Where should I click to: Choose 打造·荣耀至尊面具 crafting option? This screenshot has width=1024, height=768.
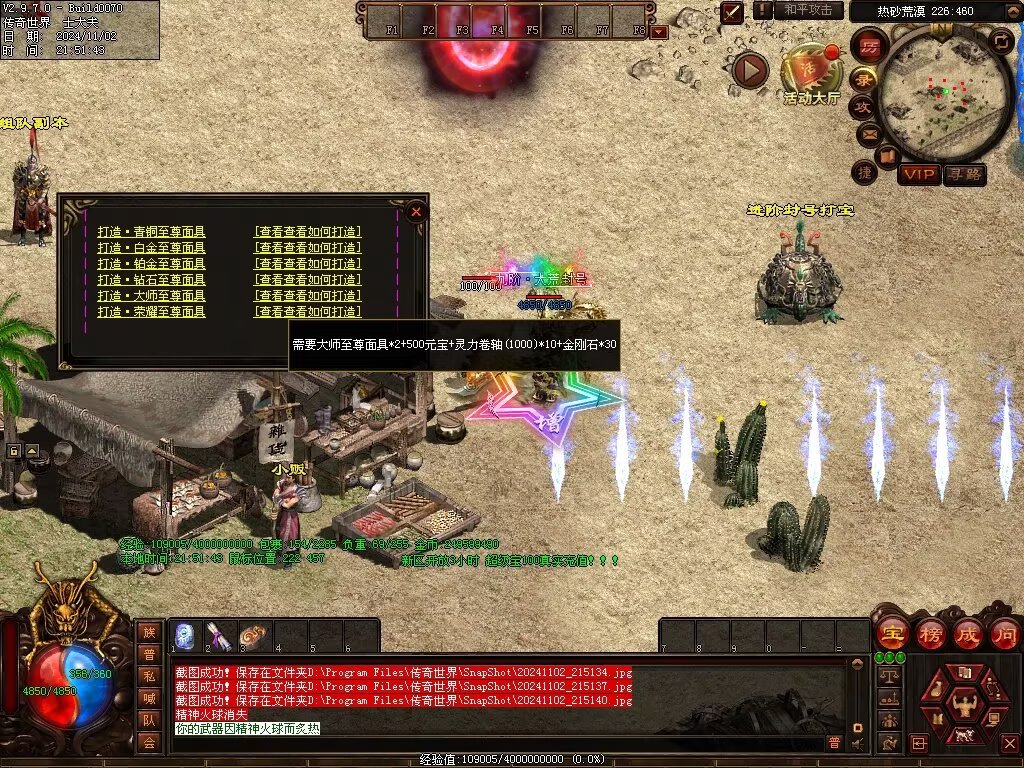[151, 312]
